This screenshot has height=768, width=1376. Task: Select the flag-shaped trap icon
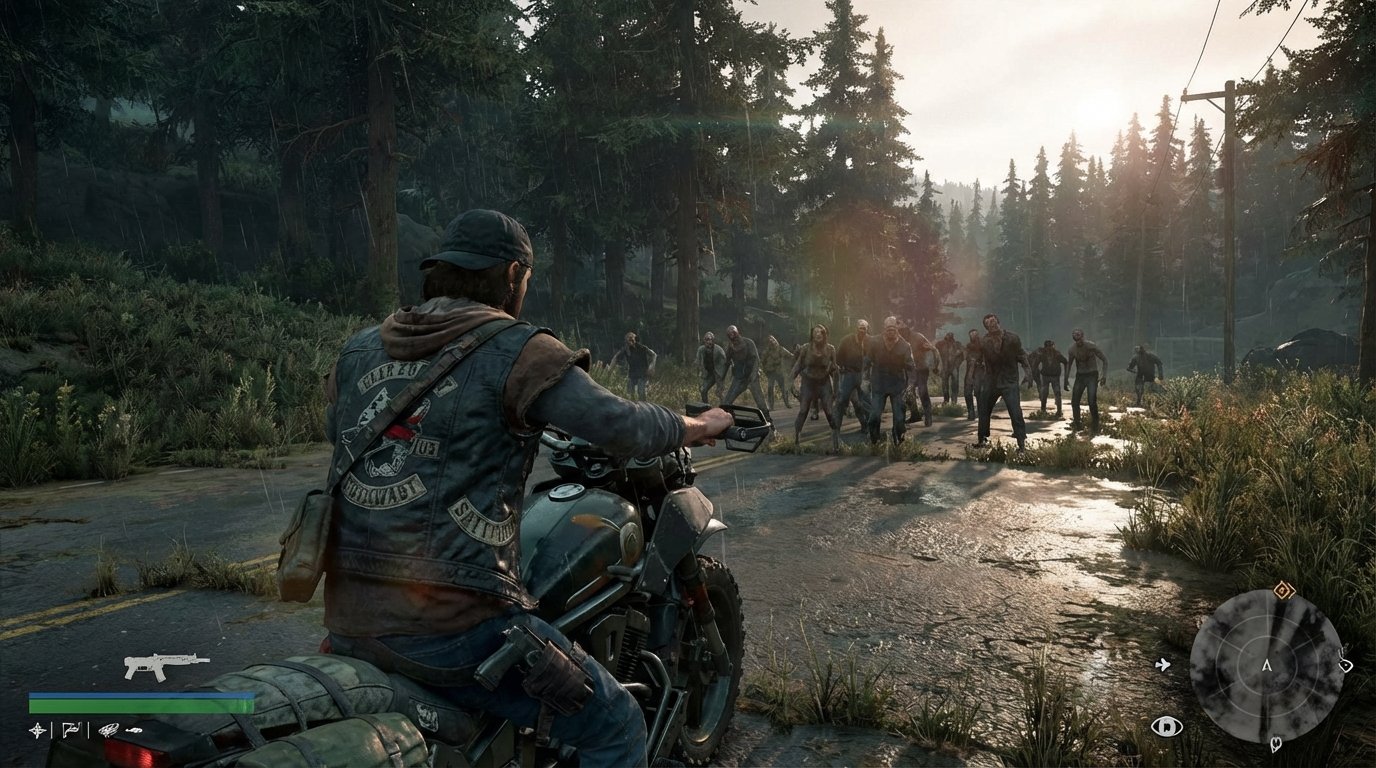(x=71, y=730)
